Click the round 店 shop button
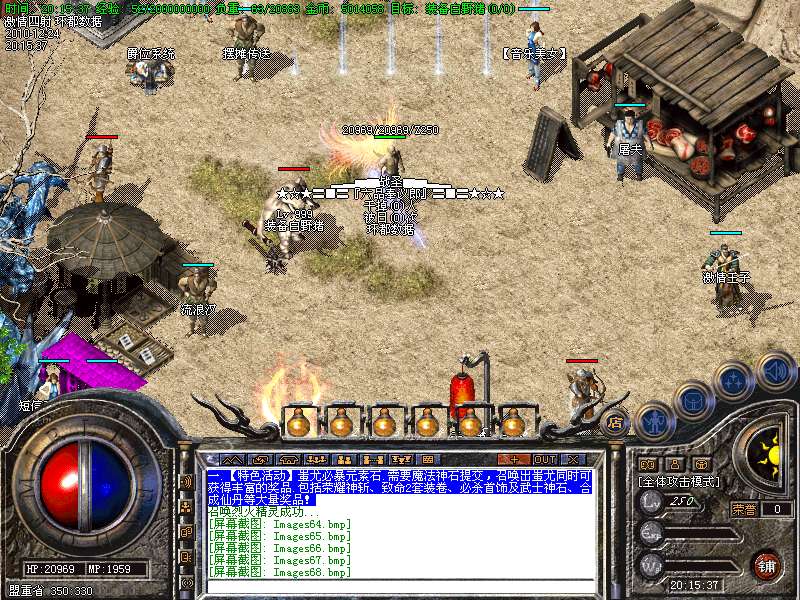 coord(616,421)
